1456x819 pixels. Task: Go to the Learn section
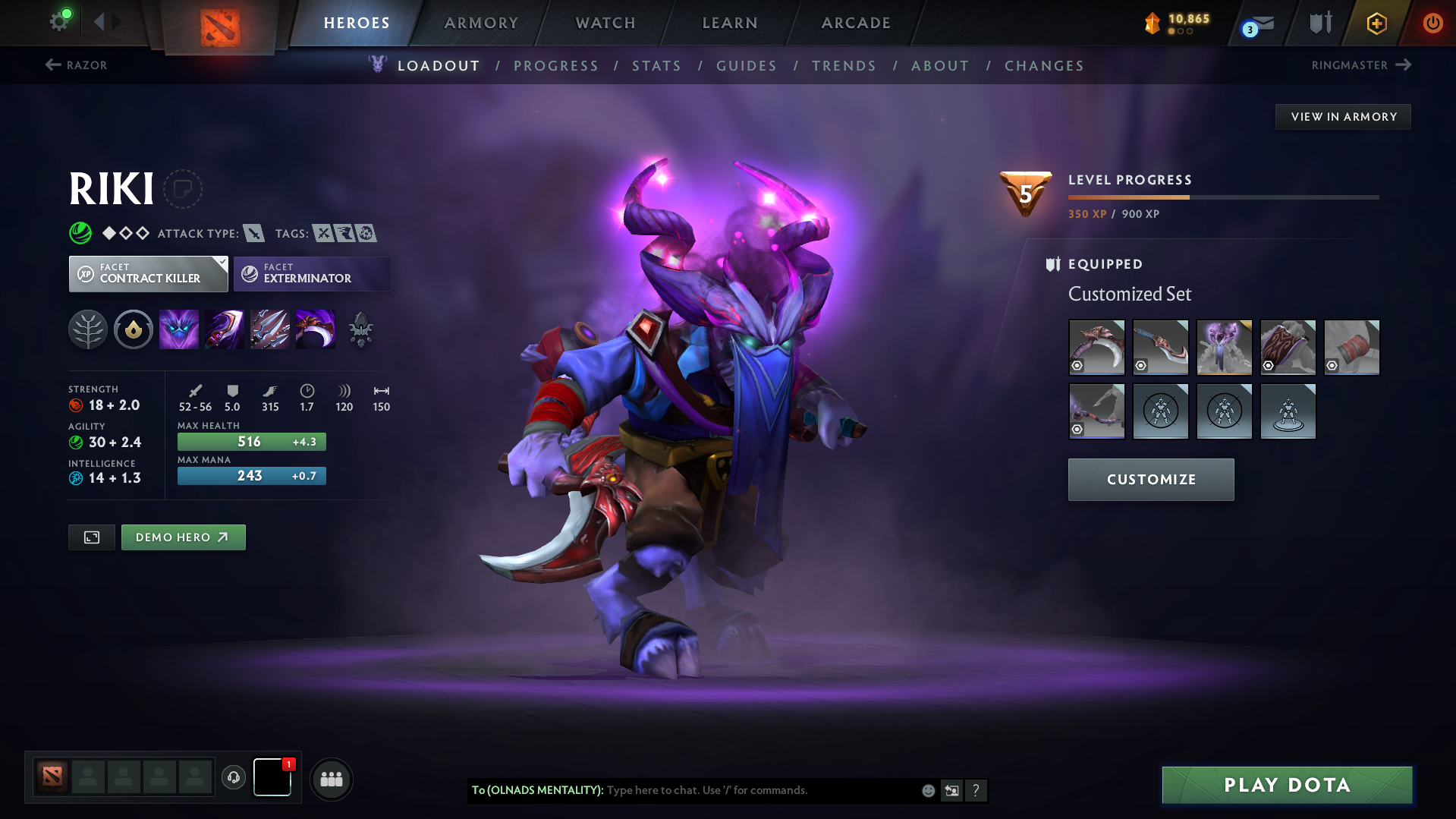[730, 23]
